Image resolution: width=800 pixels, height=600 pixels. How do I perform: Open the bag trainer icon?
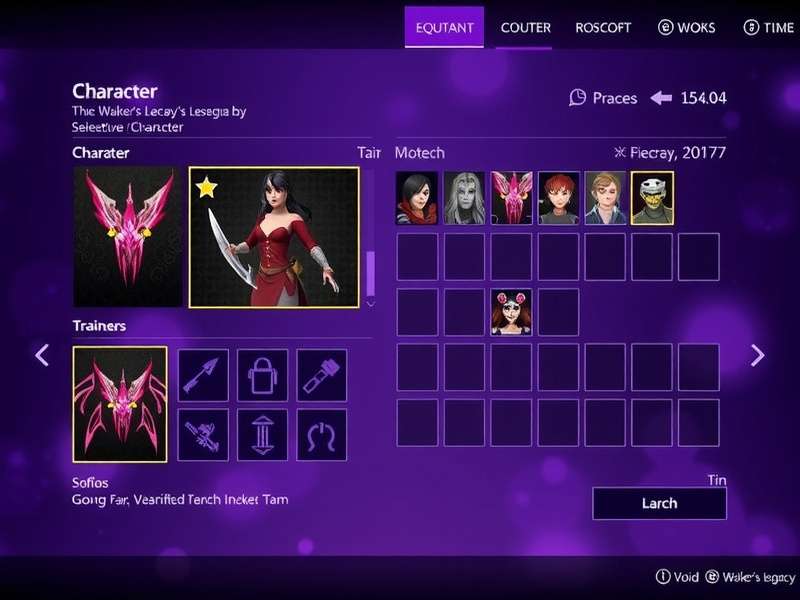pyautogui.click(x=262, y=375)
